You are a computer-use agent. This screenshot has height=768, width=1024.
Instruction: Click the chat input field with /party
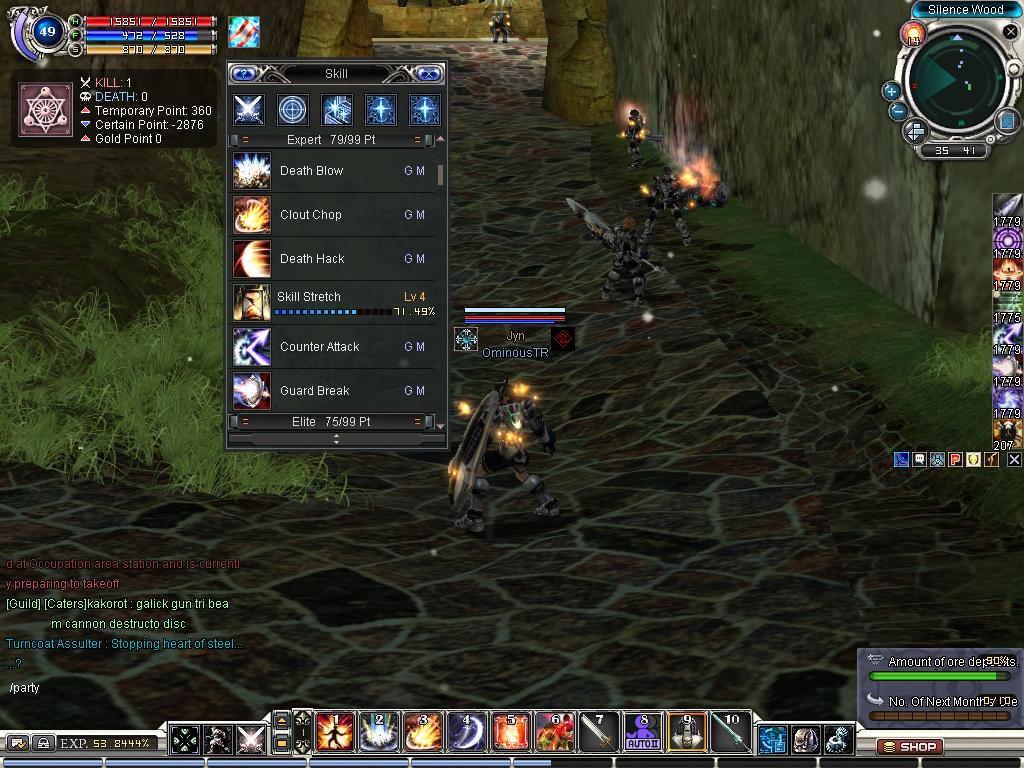120,688
